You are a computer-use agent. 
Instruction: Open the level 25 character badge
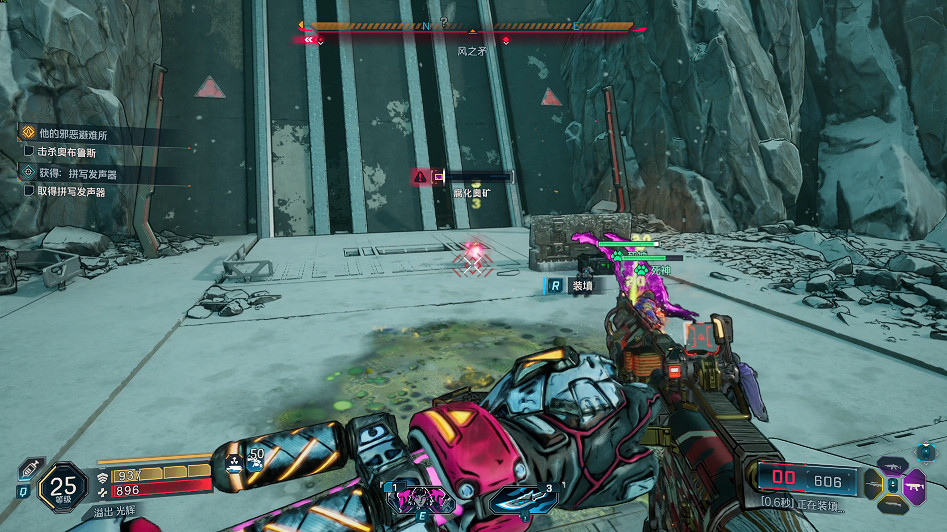coord(62,486)
